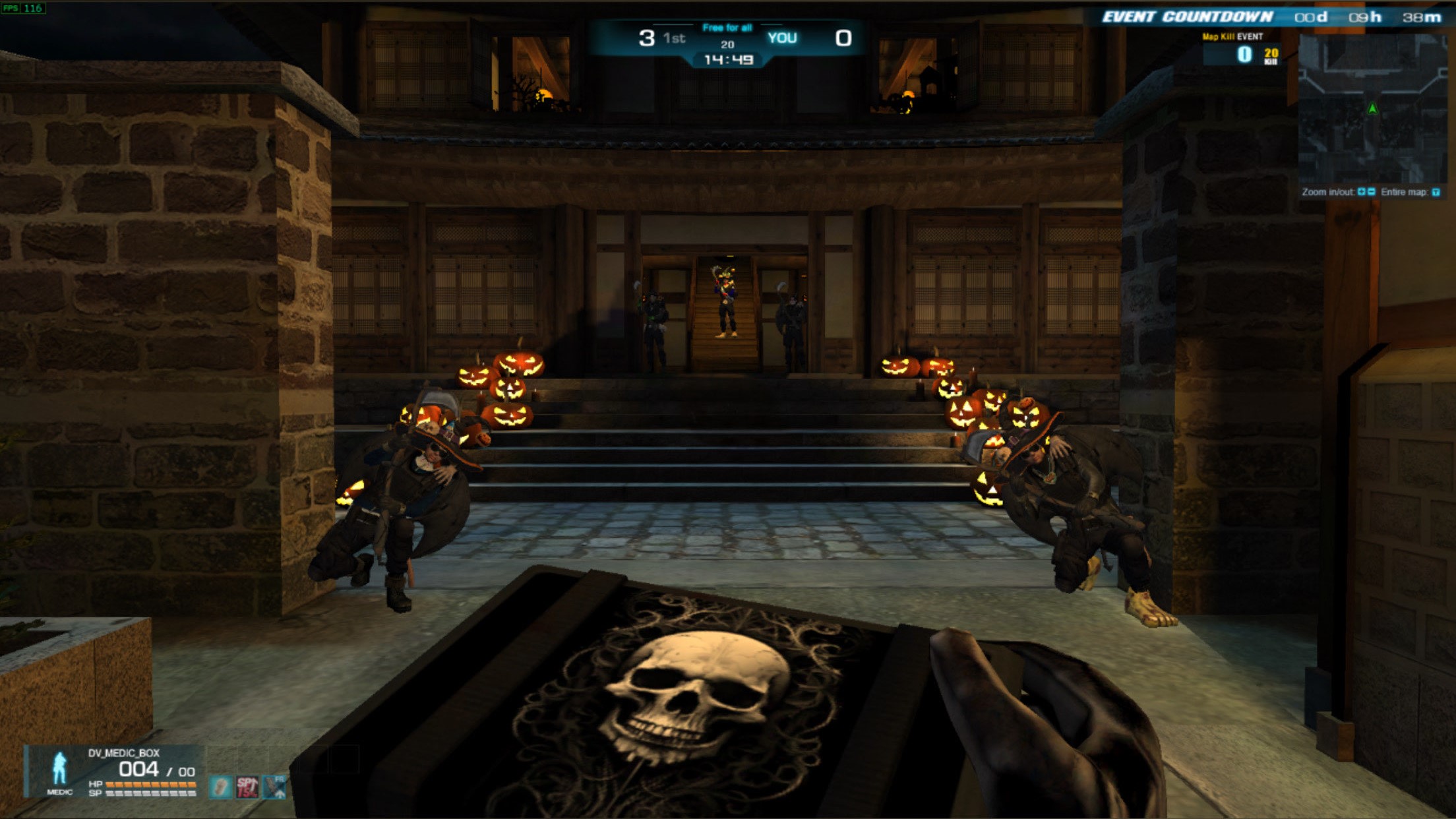Screen dimensions: 1456x819
Task: Click the Medic class silhouette icon
Action: (x=59, y=768)
